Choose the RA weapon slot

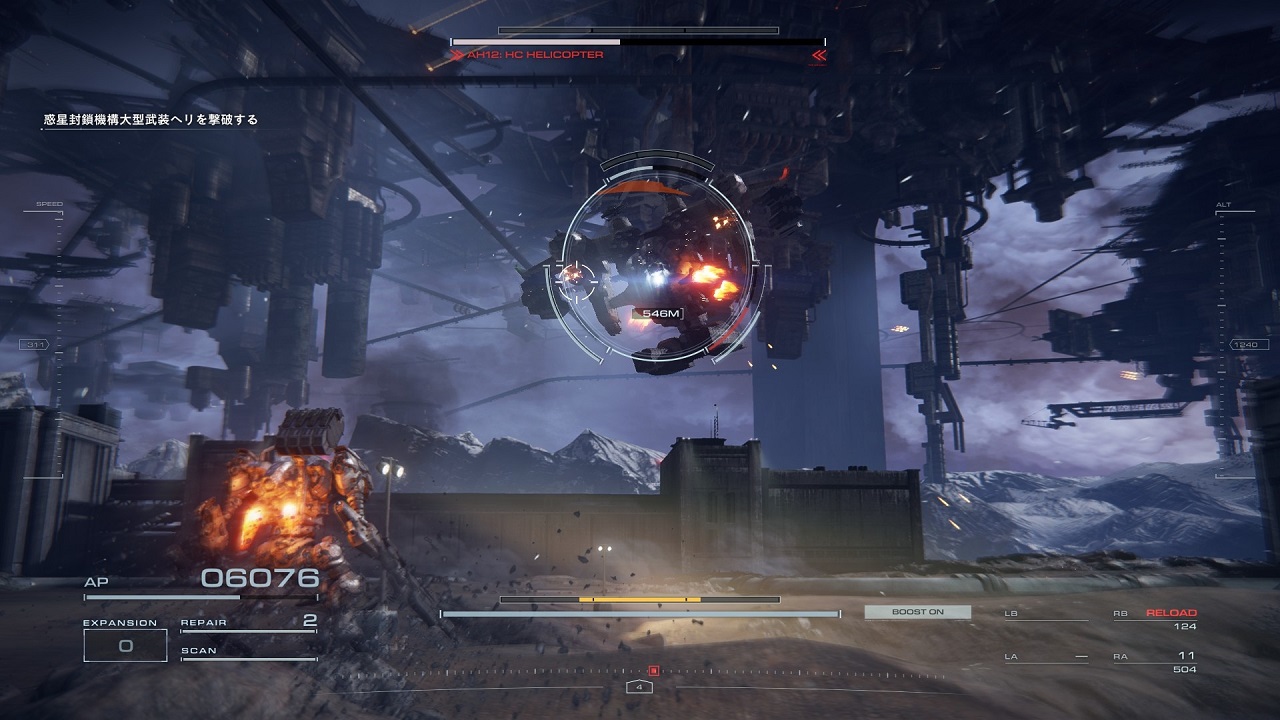pos(1155,662)
